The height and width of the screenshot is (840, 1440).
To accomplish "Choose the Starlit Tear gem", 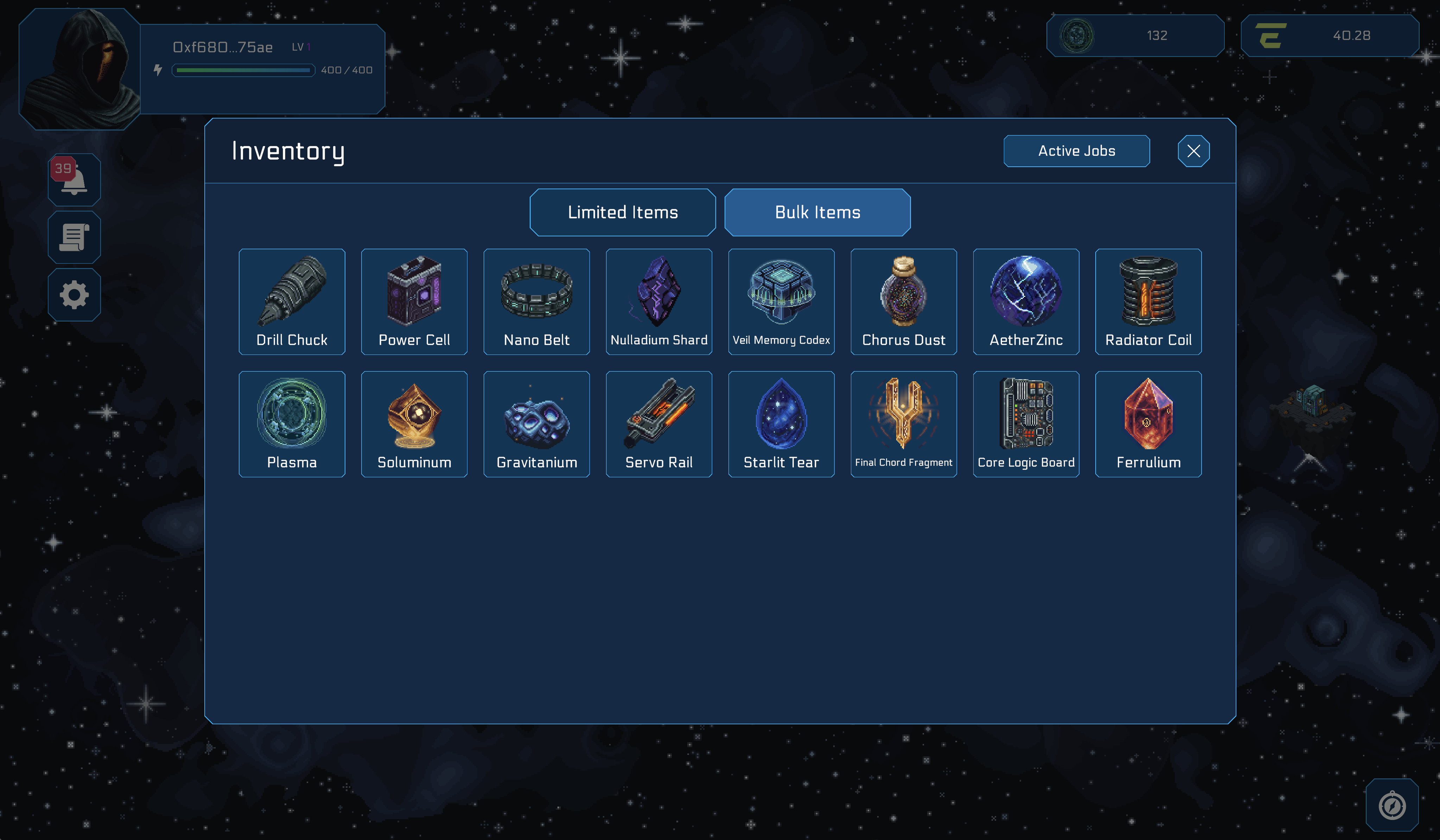I will (x=780, y=424).
